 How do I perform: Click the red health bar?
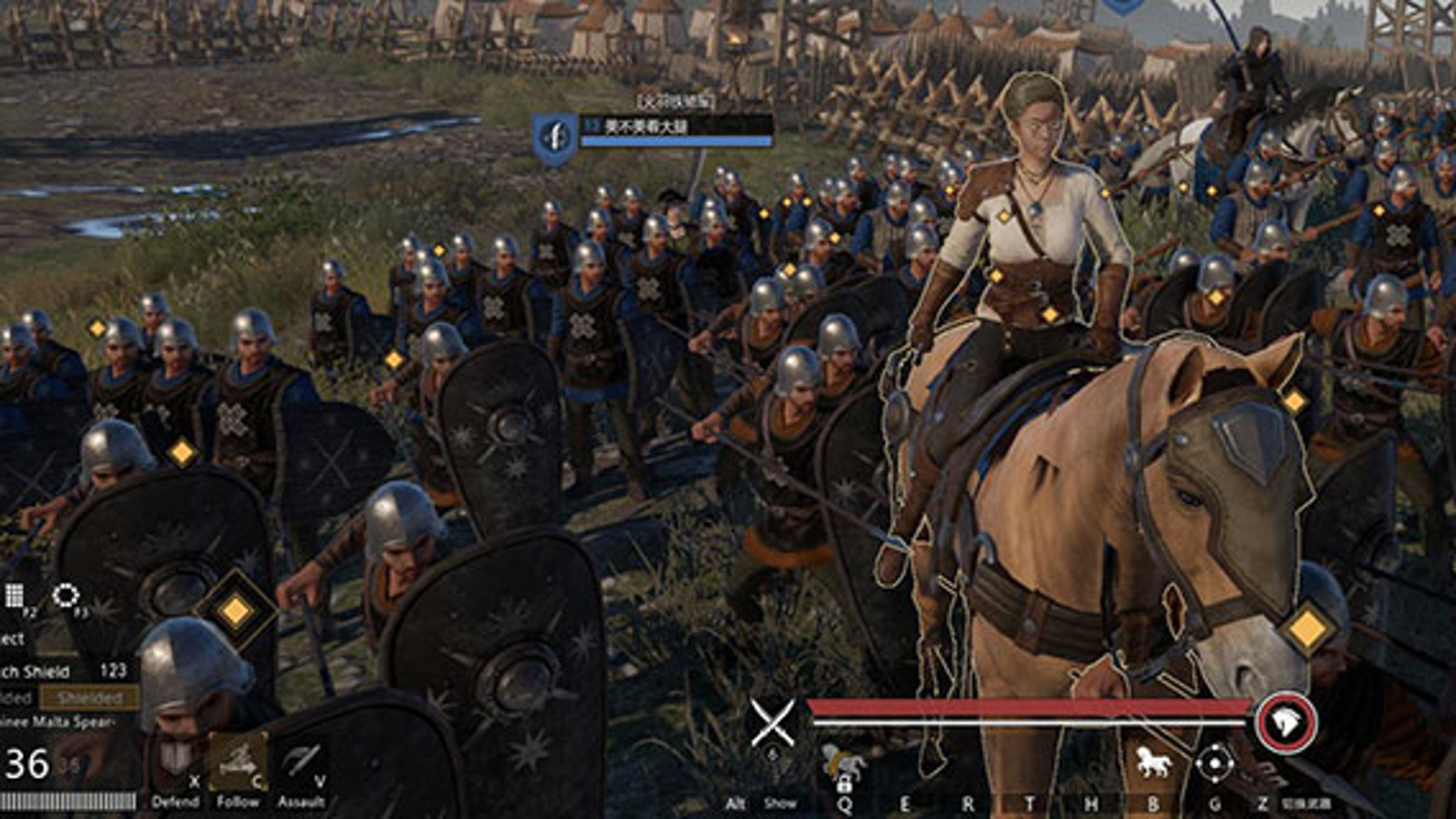click(x=1019, y=705)
